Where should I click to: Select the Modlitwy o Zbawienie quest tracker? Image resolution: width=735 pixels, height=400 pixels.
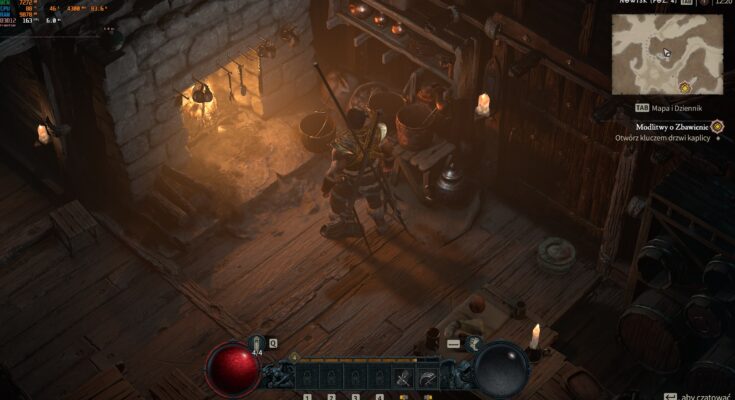[x=673, y=126]
